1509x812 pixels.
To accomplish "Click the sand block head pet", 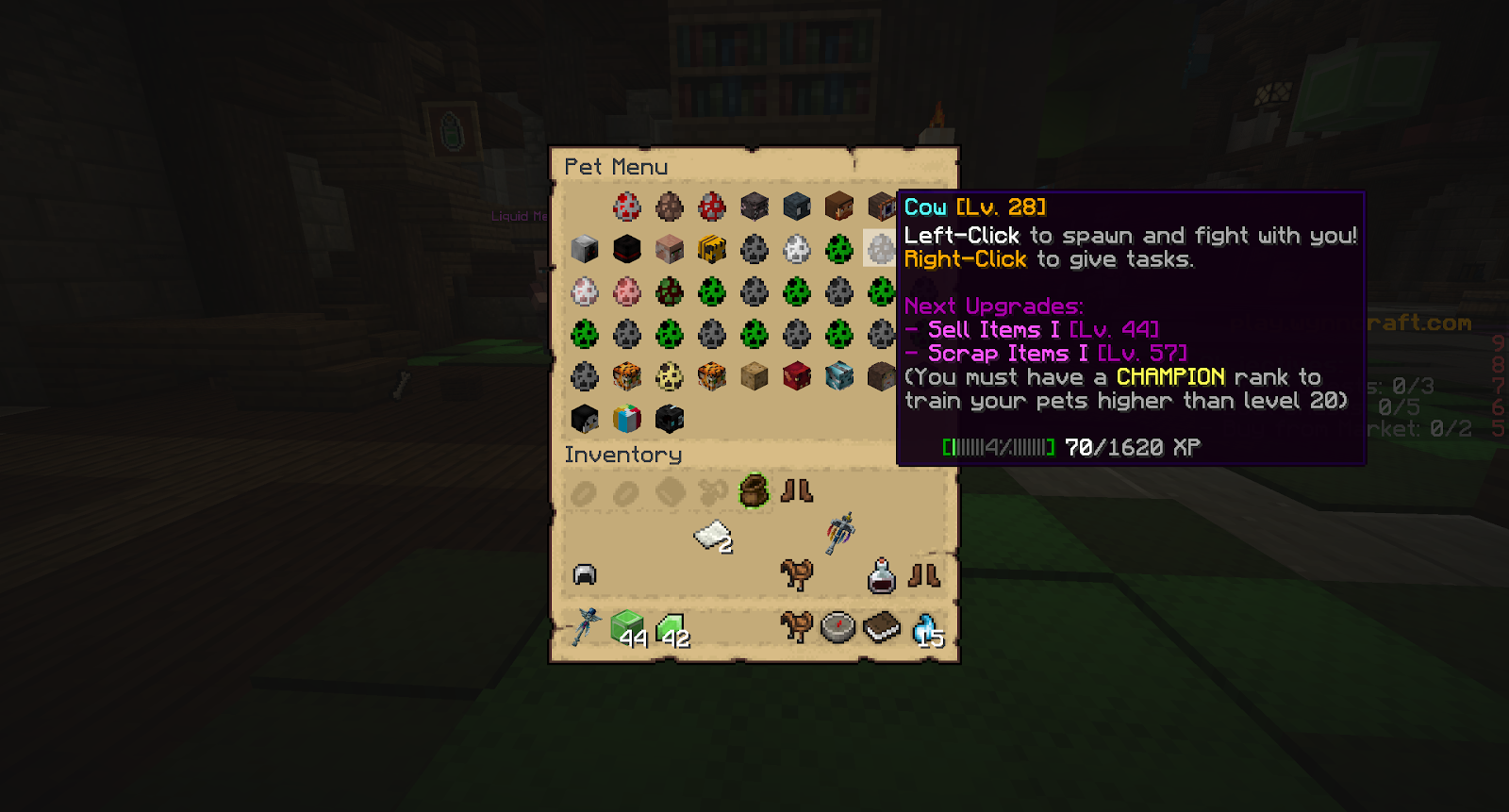I will coord(754,376).
